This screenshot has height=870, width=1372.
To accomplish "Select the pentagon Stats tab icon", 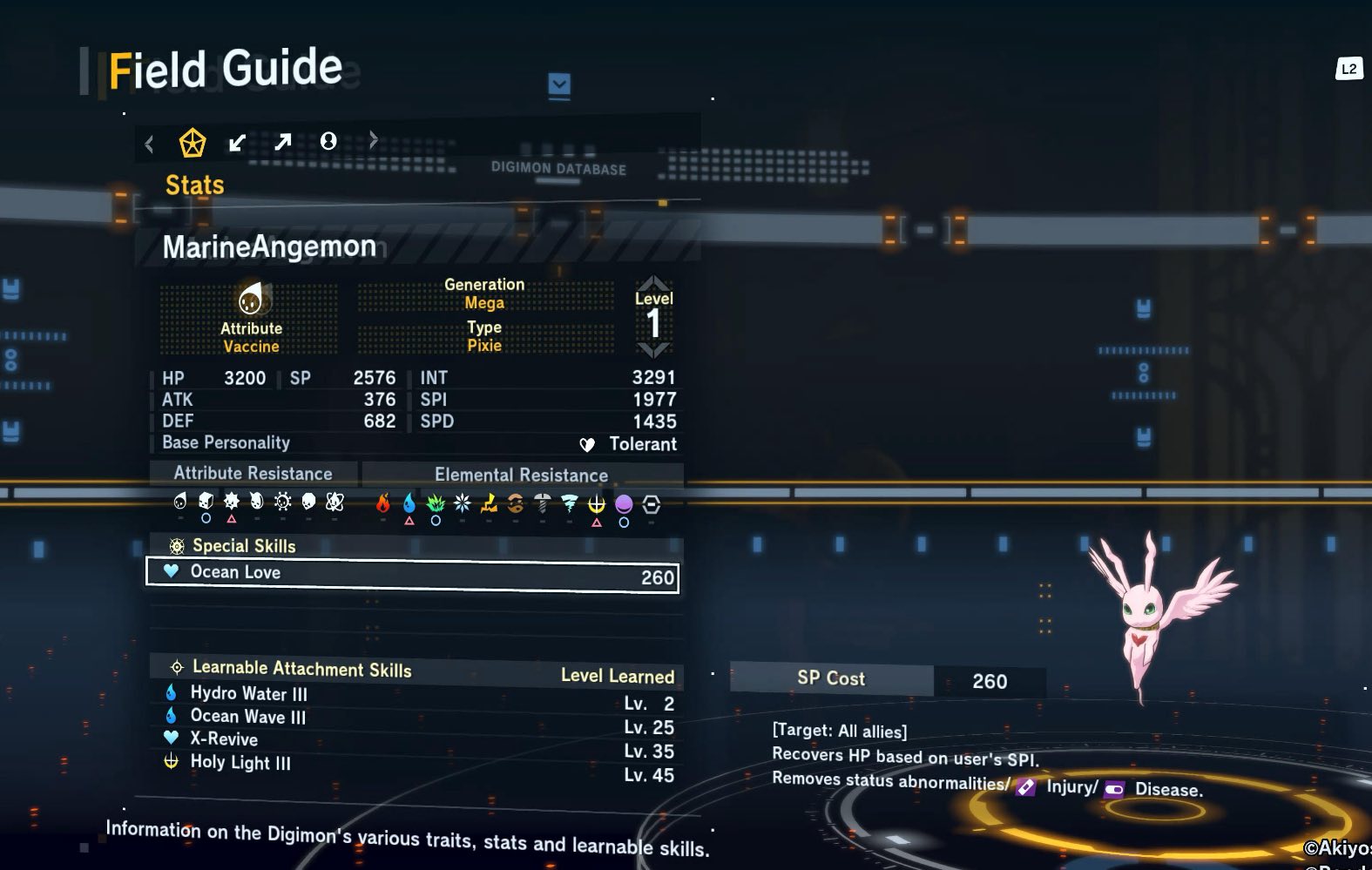I will [192, 142].
